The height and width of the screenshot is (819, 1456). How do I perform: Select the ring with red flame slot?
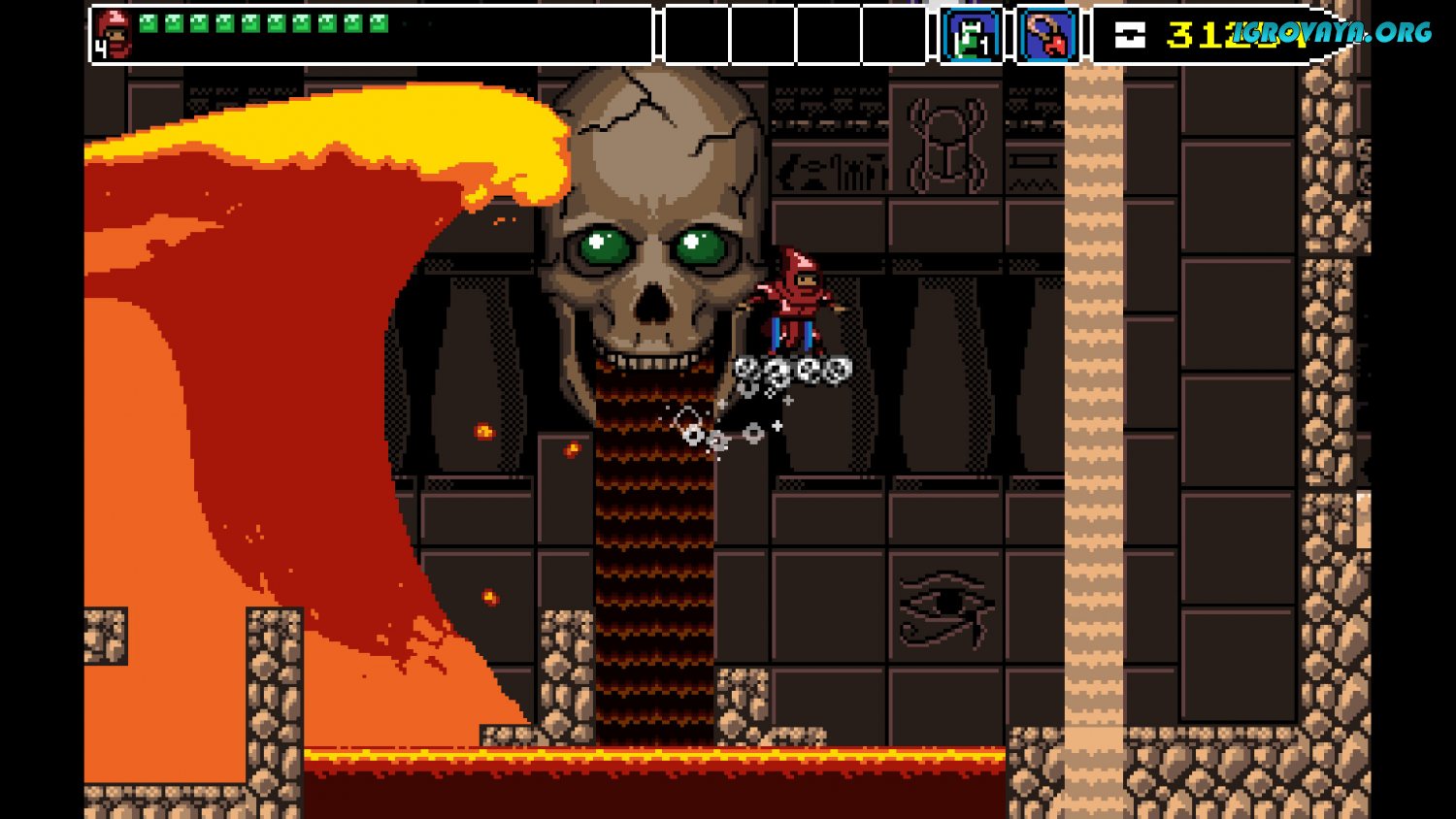click(1048, 36)
